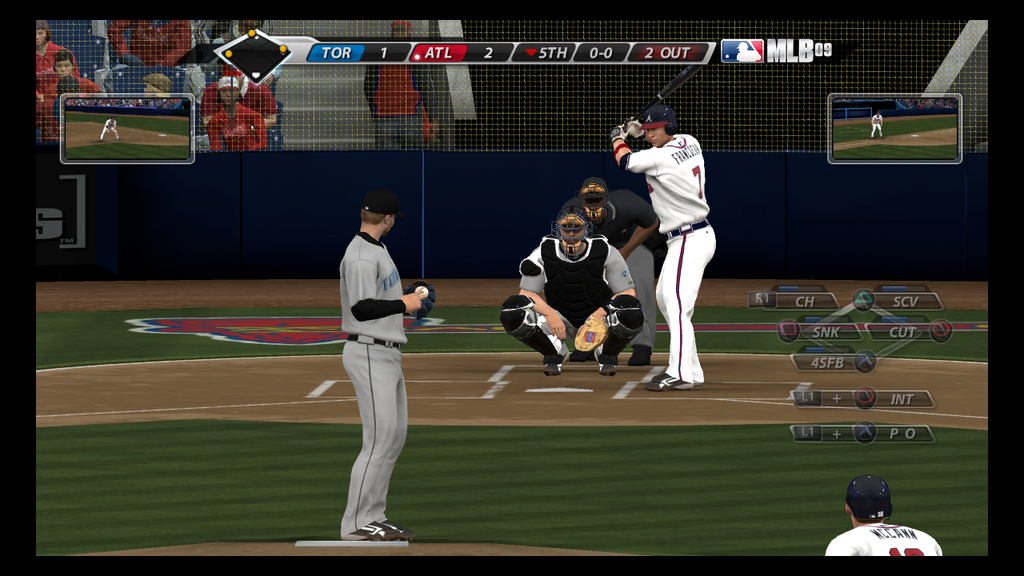The height and width of the screenshot is (576, 1024).
Task: Select the CUT cutter pitch
Action: click(902, 331)
